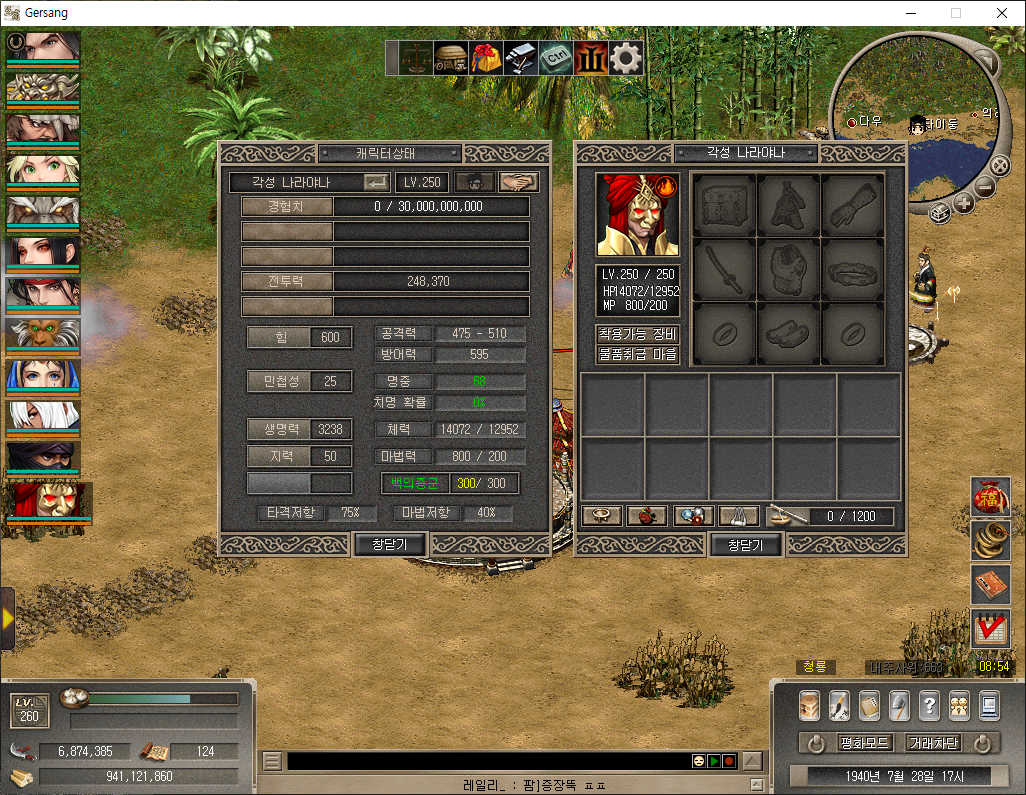Click the Ctrl key icon in top toolbar
The image size is (1026, 795).
[x=556, y=58]
